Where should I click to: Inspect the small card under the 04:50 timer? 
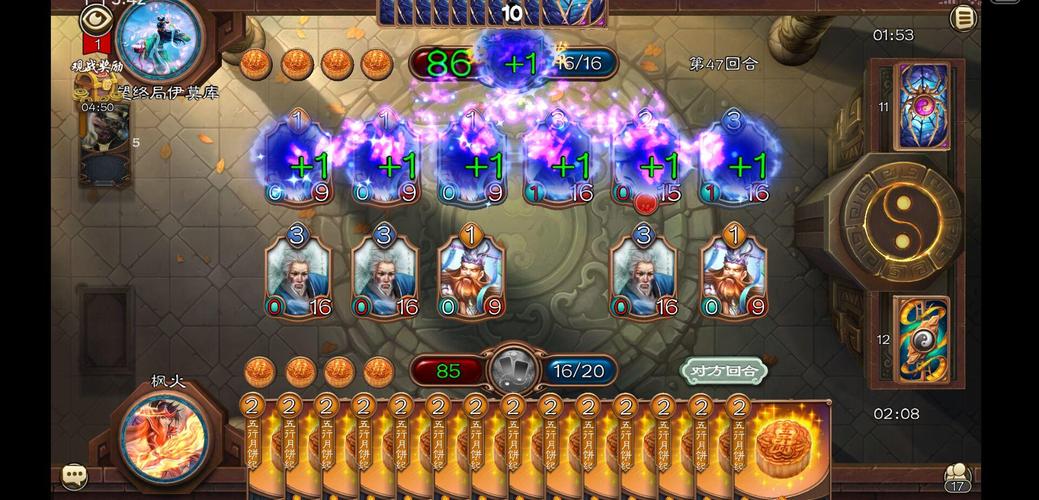(104, 146)
